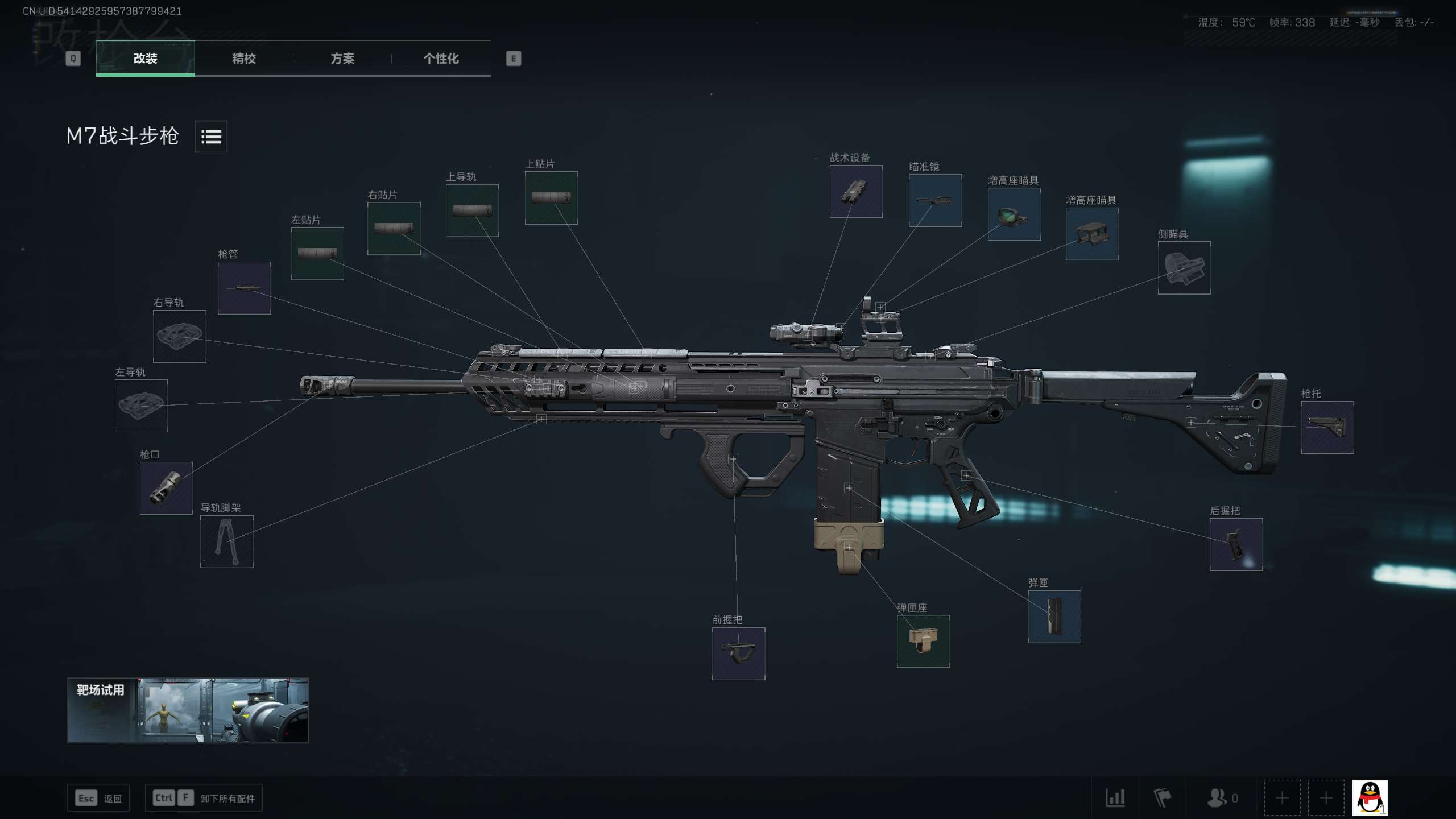This screenshot has height=819, width=1456.
Task: Open the 枪托 stock slot
Action: click(1327, 427)
